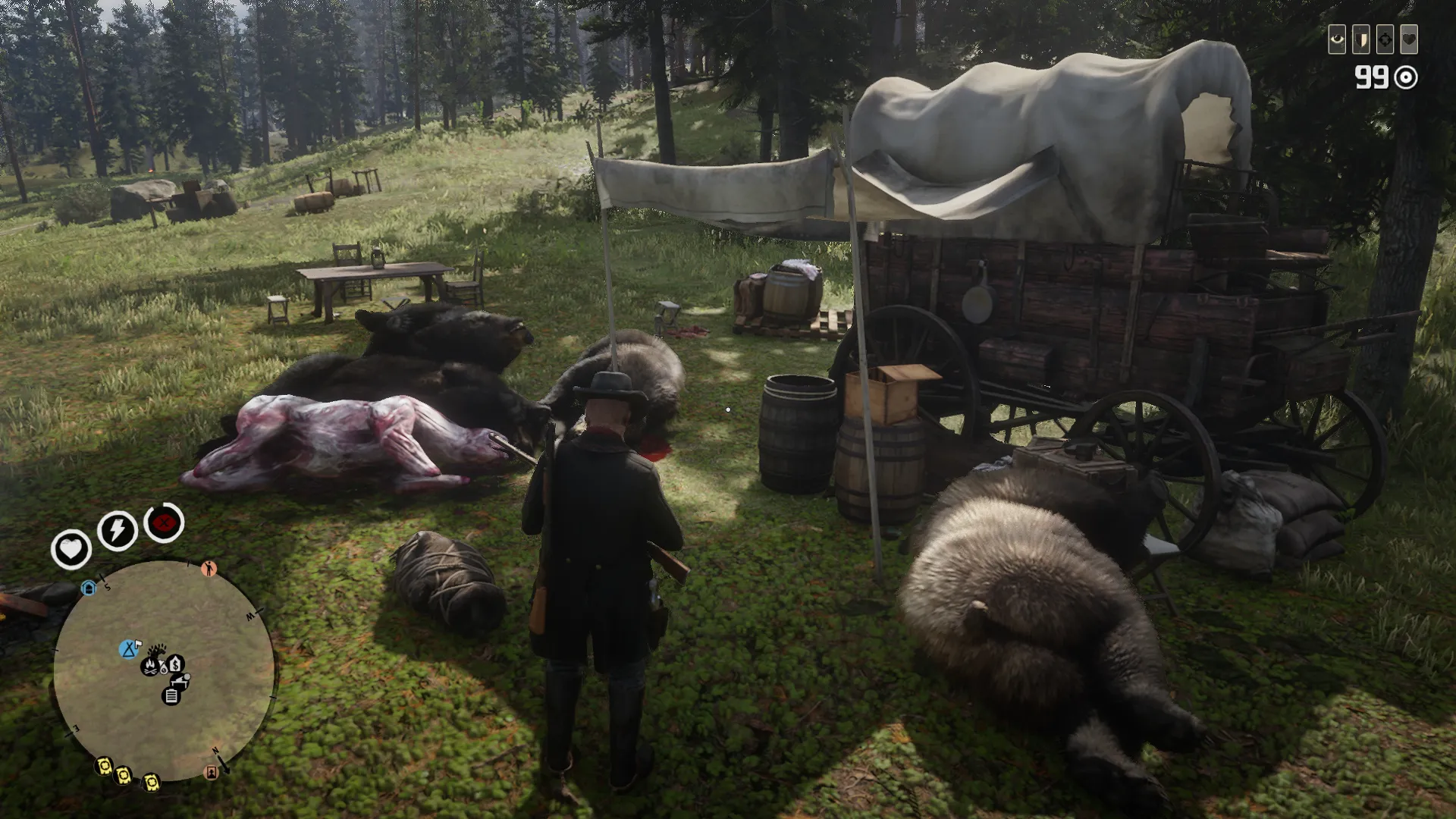Image resolution: width=1456 pixels, height=819 pixels.
Task: Click the red Dead Eye core icon
Action: (x=164, y=522)
